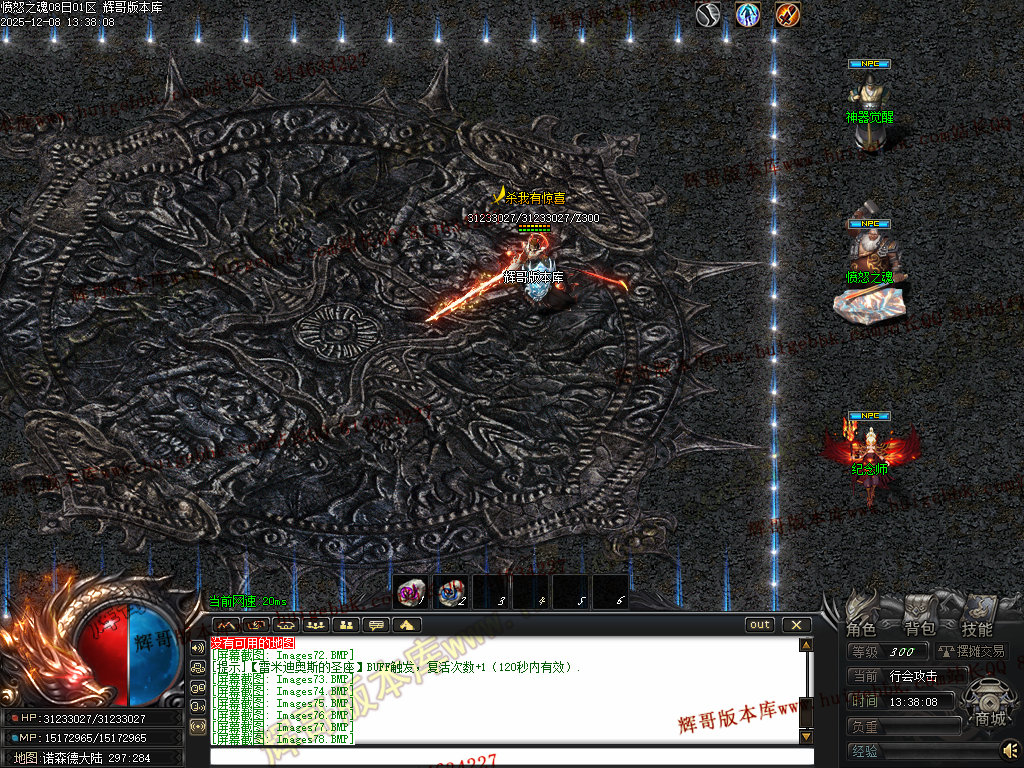Viewport: 1024px width, 768px height.
Task: Select the orange sword buff icon
Action: [x=788, y=15]
